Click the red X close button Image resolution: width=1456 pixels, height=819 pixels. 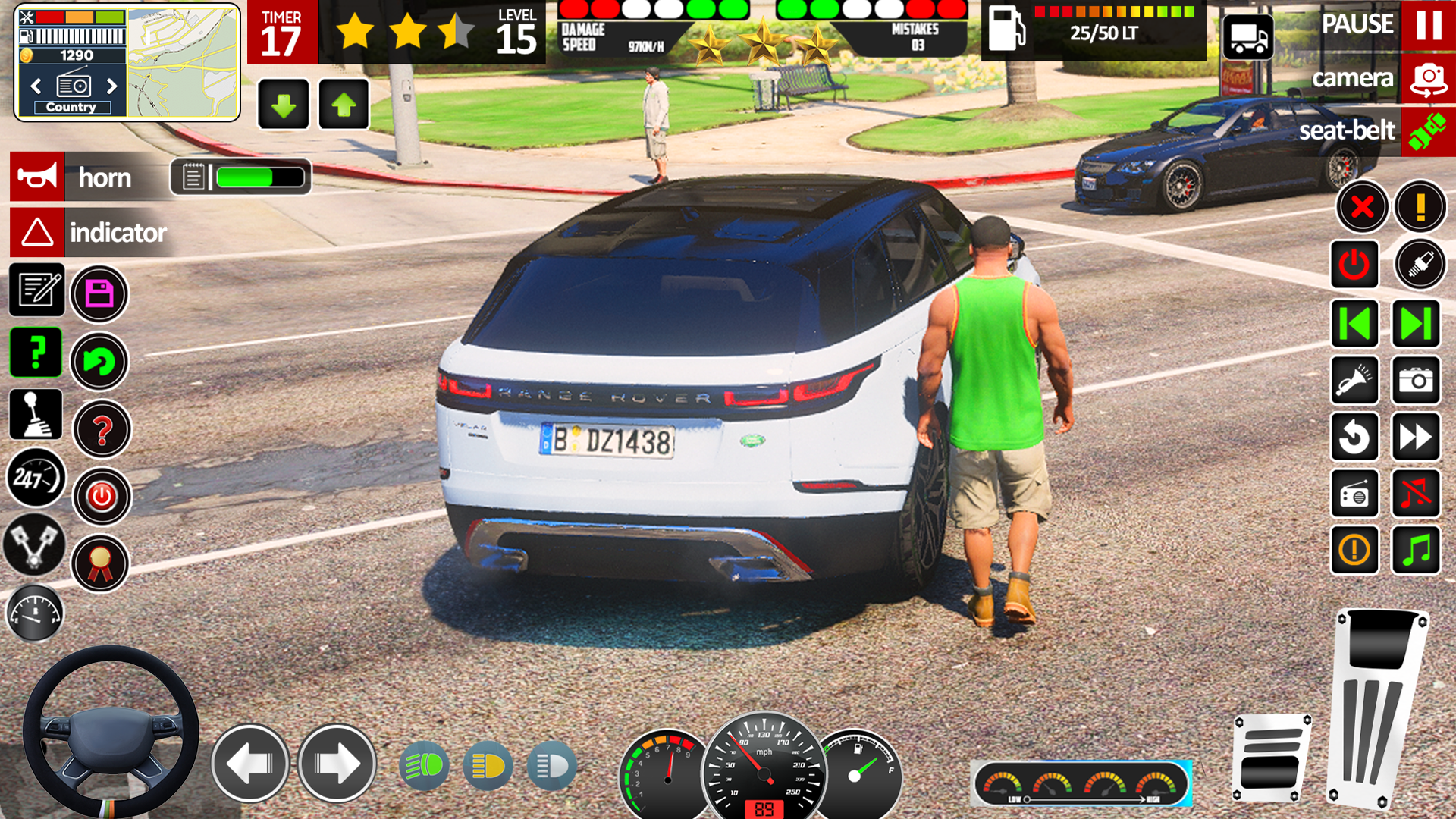(1362, 206)
